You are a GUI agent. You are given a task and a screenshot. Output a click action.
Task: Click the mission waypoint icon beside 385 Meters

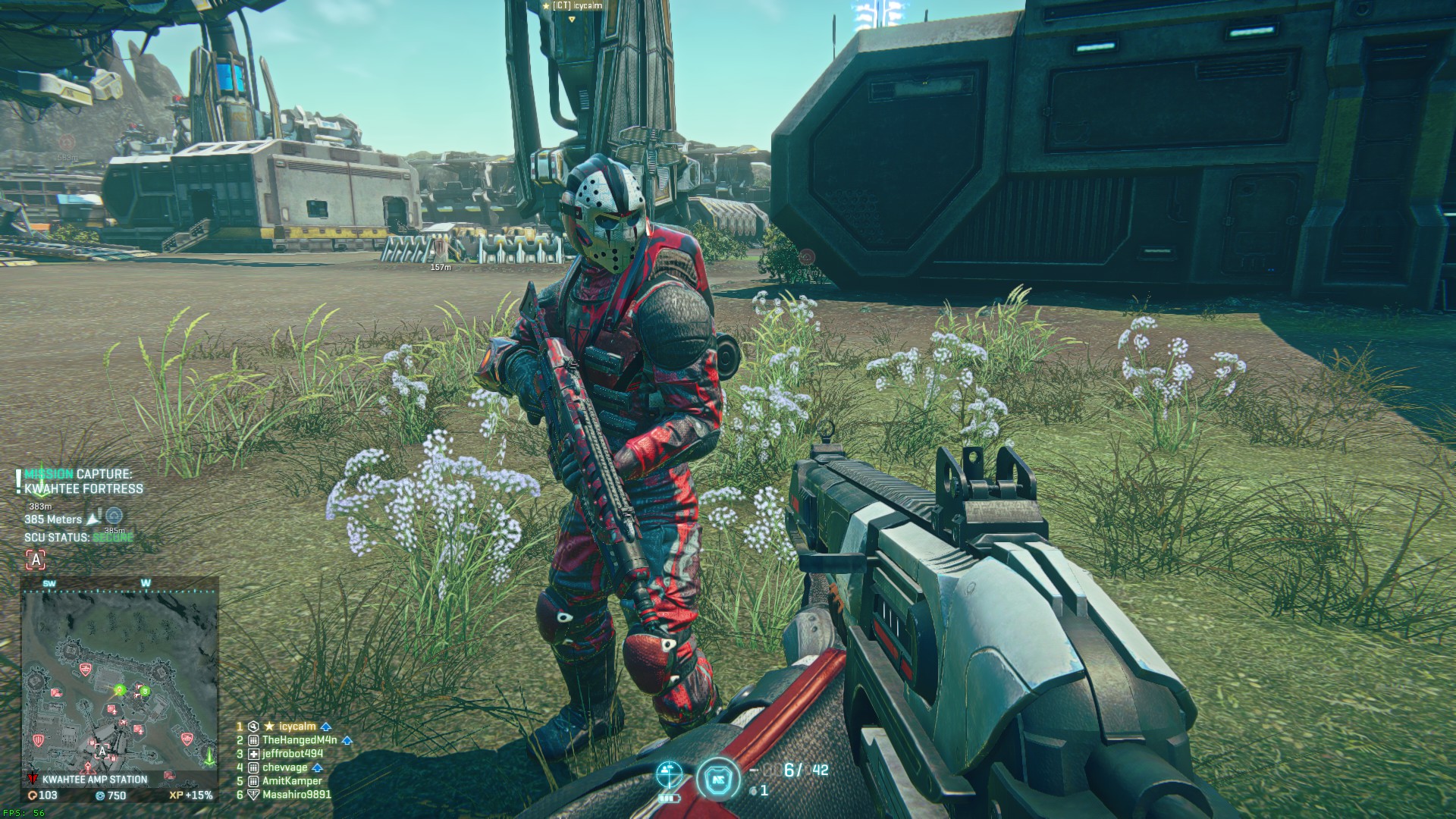click(114, 516)
